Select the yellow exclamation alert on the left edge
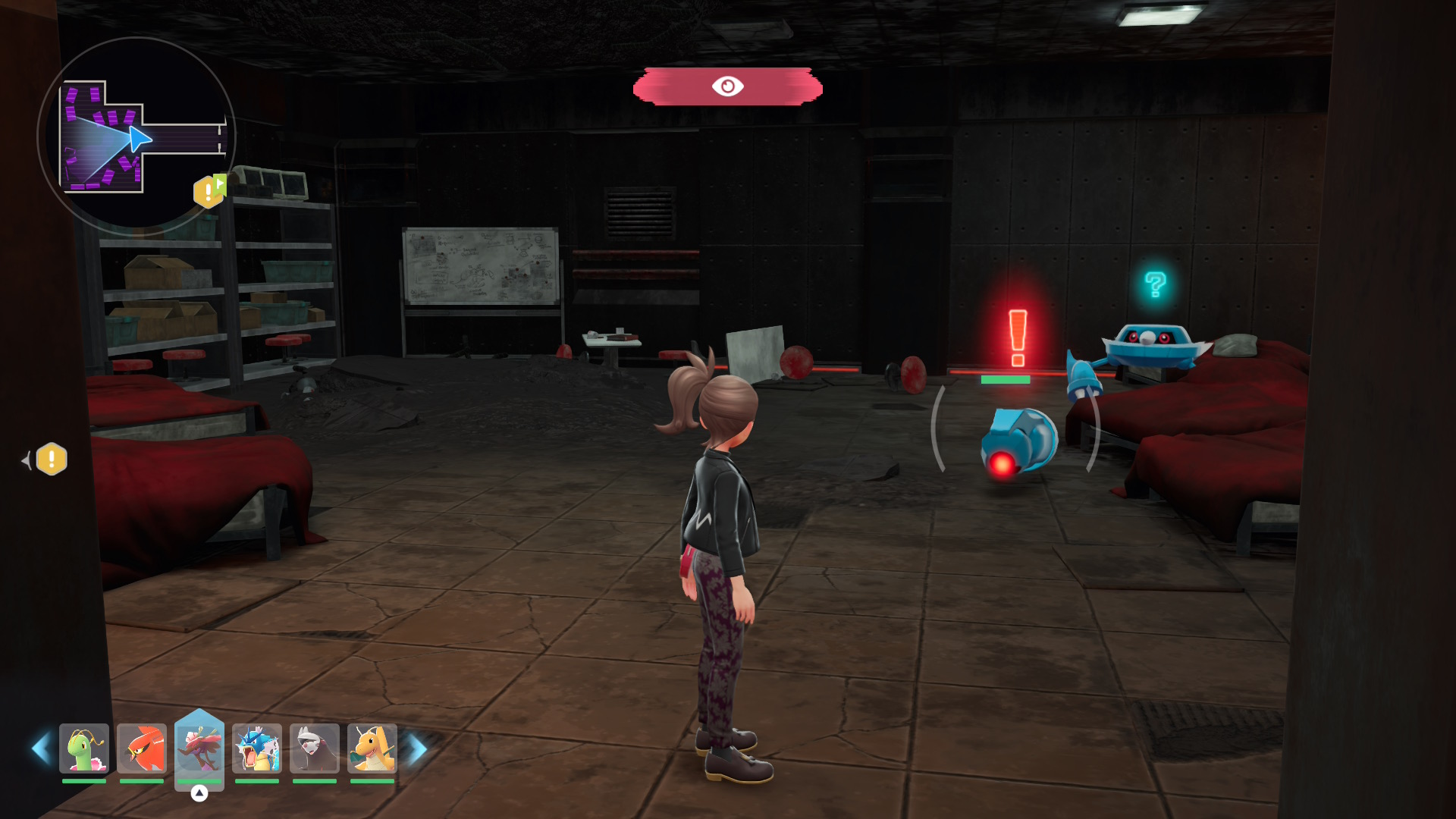Screen dimensions: 1456x819 52,460
